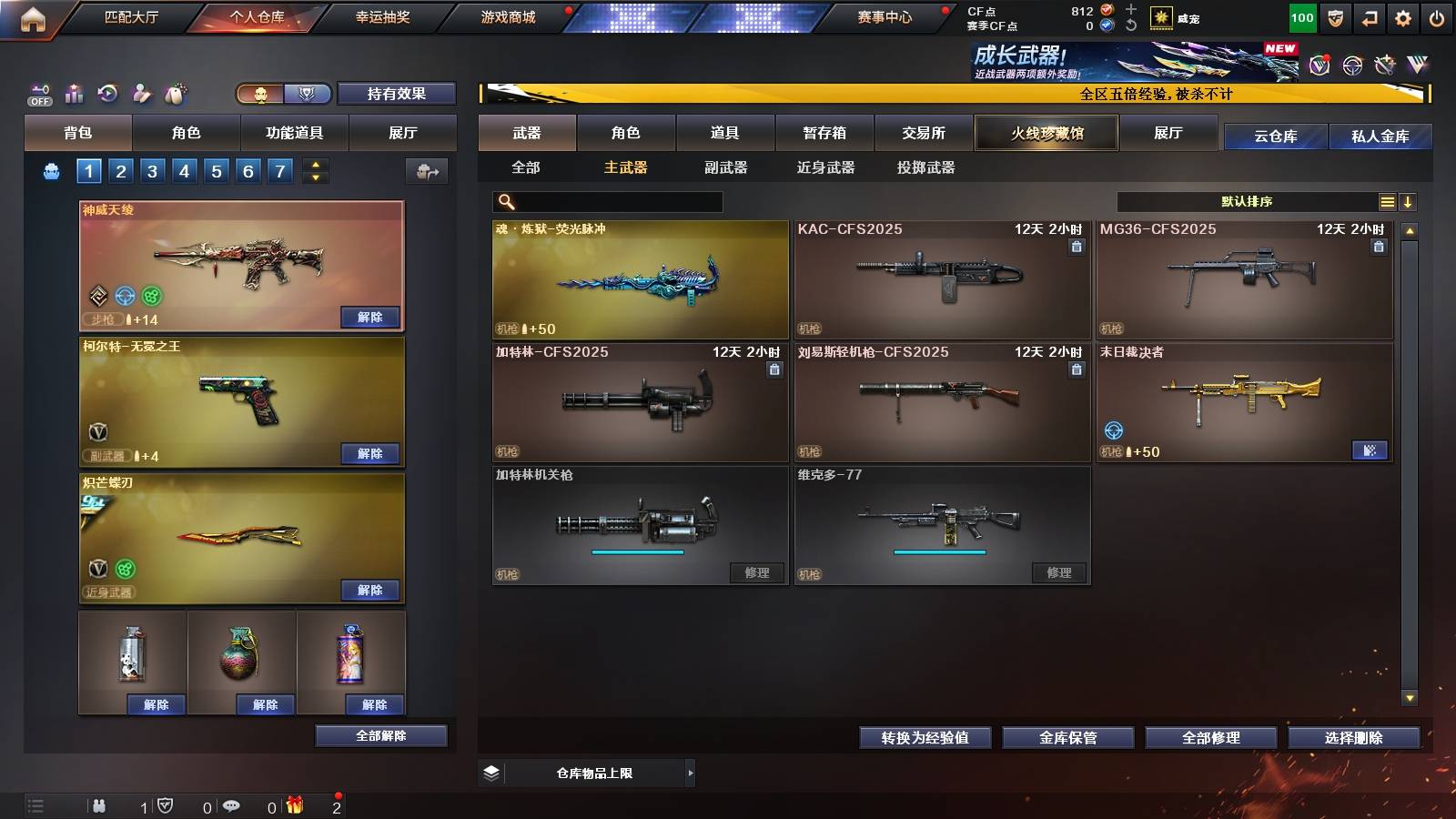Expand 仓库物品上限 with right arrow
Viewport: 1456px width, 819px height.
(692, 773)
